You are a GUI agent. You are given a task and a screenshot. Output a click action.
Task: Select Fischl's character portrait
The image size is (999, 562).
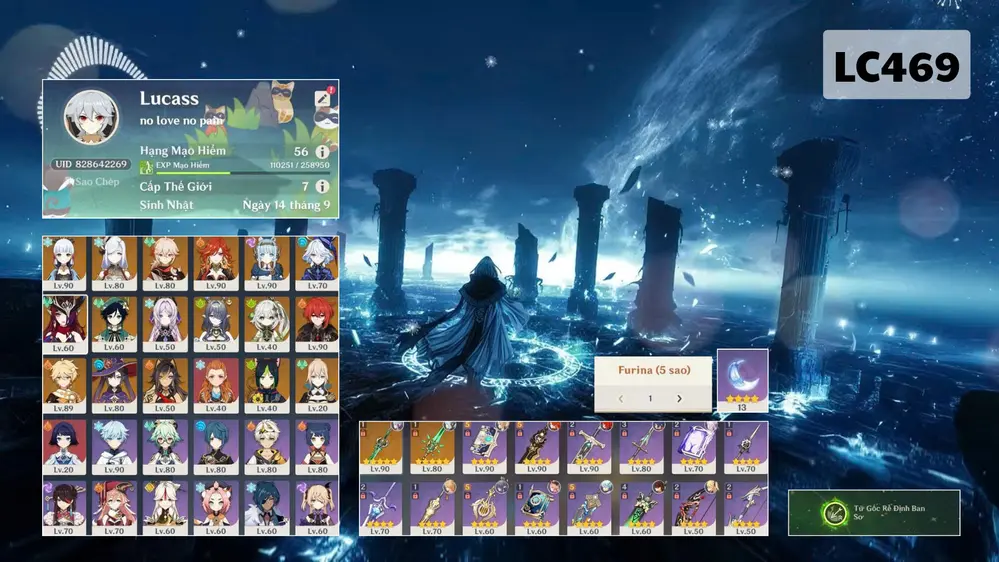click(316, 505)
